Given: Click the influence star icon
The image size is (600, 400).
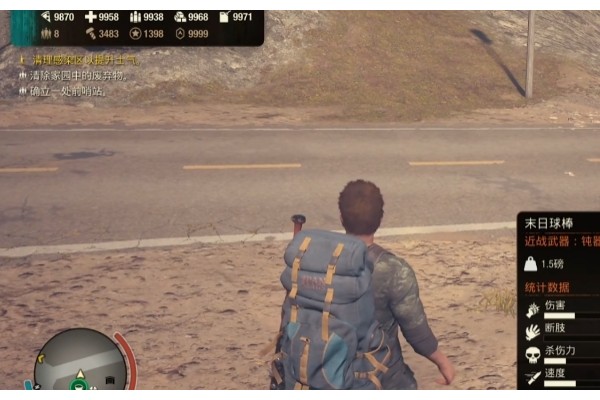Looking at the screenshot, I should pos(135,34).
